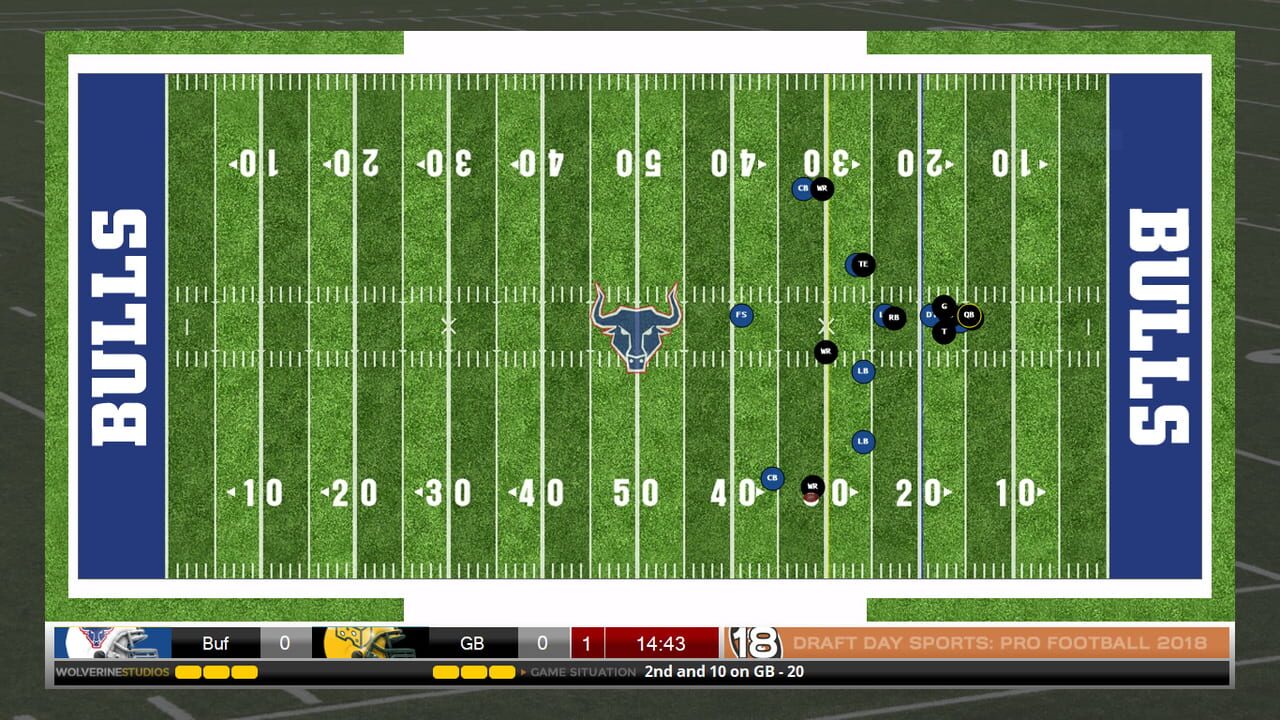Open Draft Day Sports: Pro Football 2018 banner
Screen dimensions: 1280x720
[x=1000, y=642]
